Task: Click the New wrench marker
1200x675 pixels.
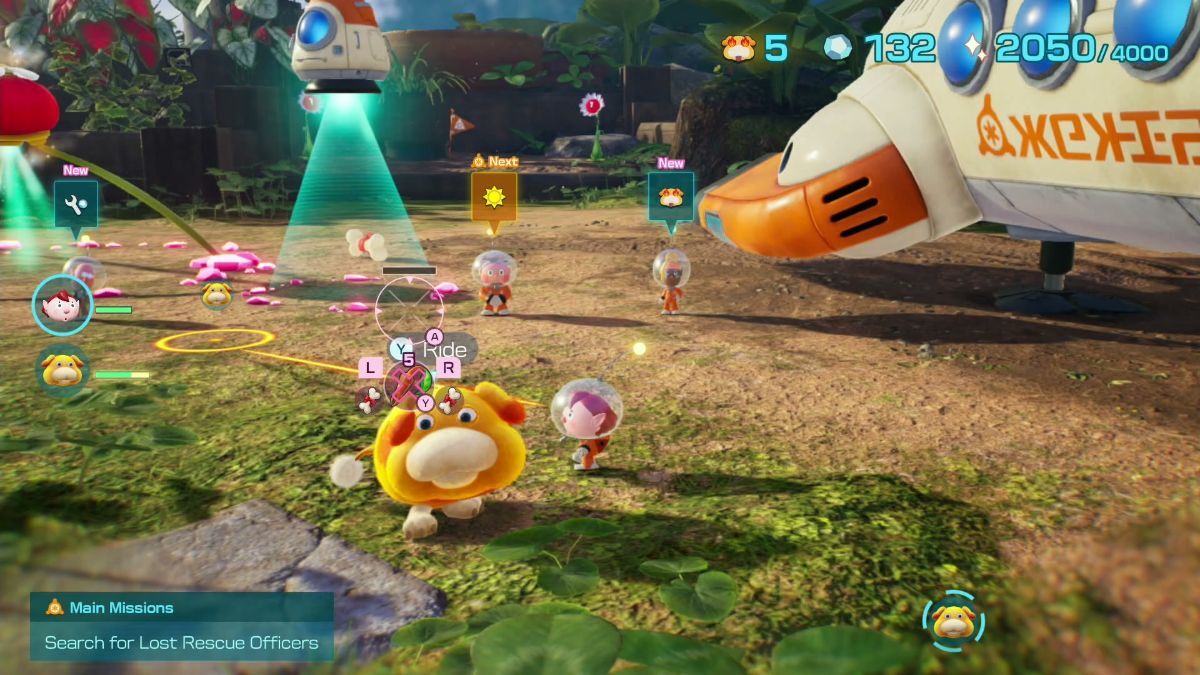Action: pos(76,204)
